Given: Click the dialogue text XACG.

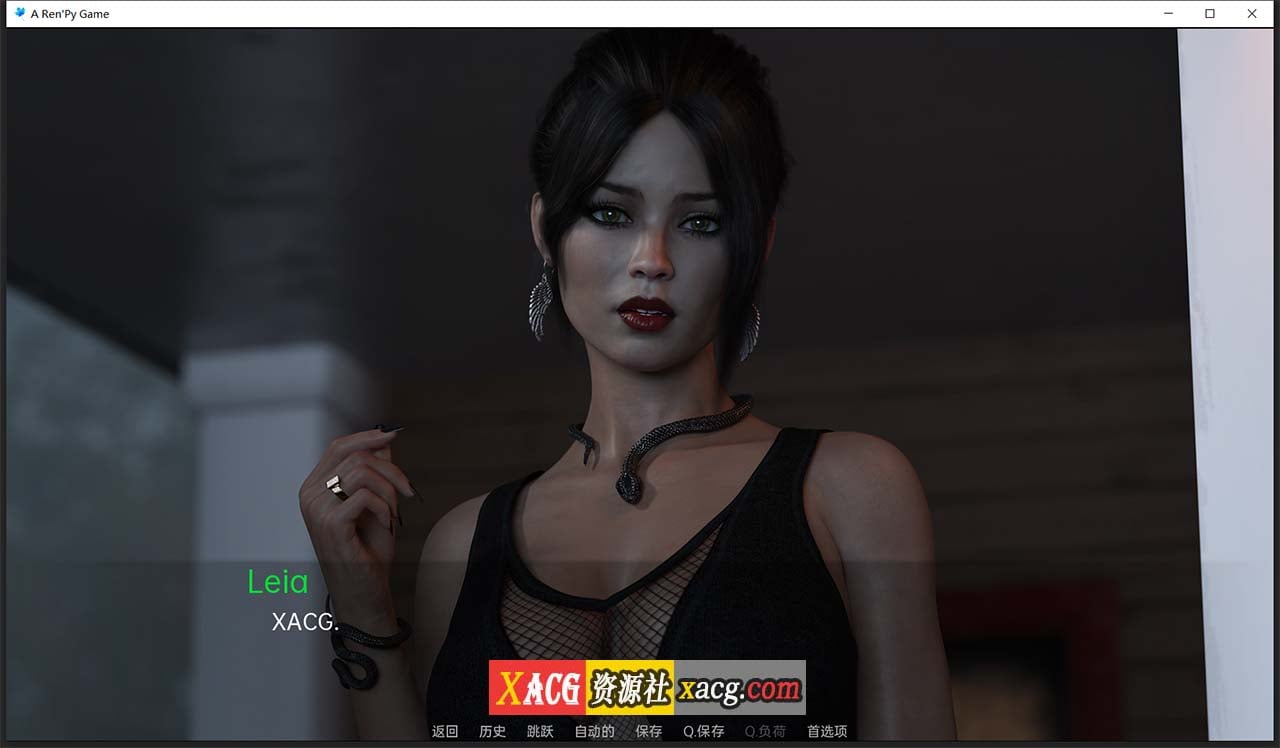Looking at the screenshot, I should point(305,622).
